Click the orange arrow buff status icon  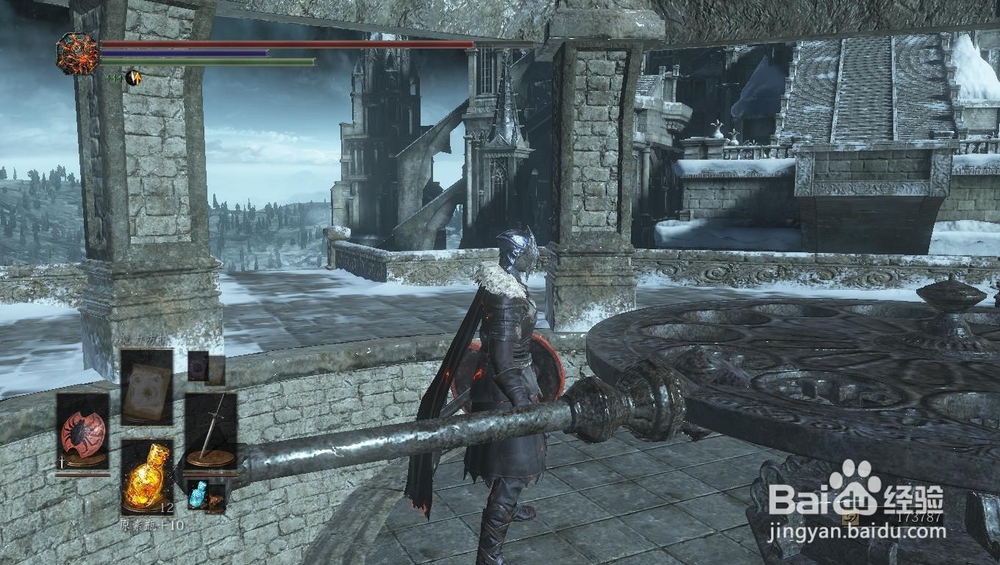click(x=132, y=77)
